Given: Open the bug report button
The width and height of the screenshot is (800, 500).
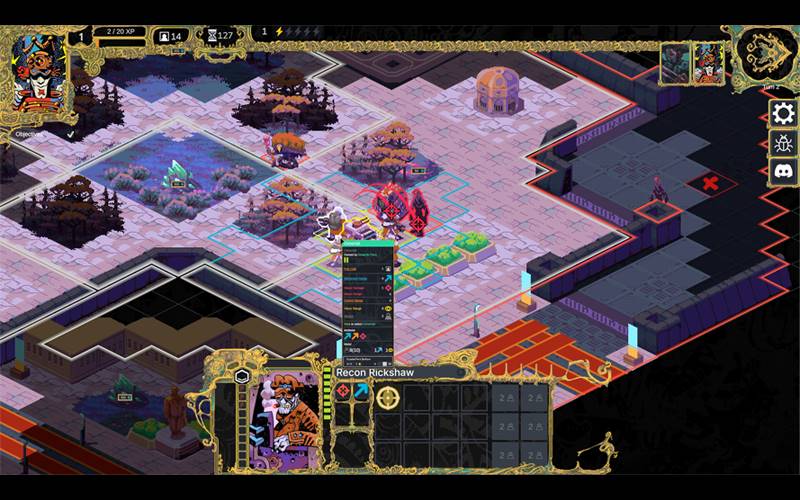Looking at the screenshot, I should (782, 142).
